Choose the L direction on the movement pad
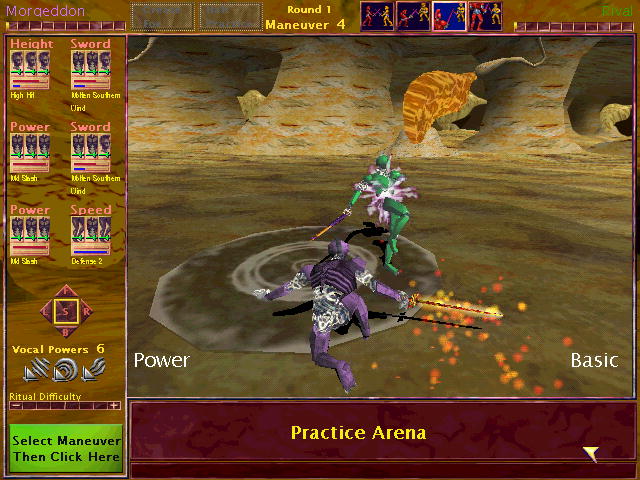 46,312
